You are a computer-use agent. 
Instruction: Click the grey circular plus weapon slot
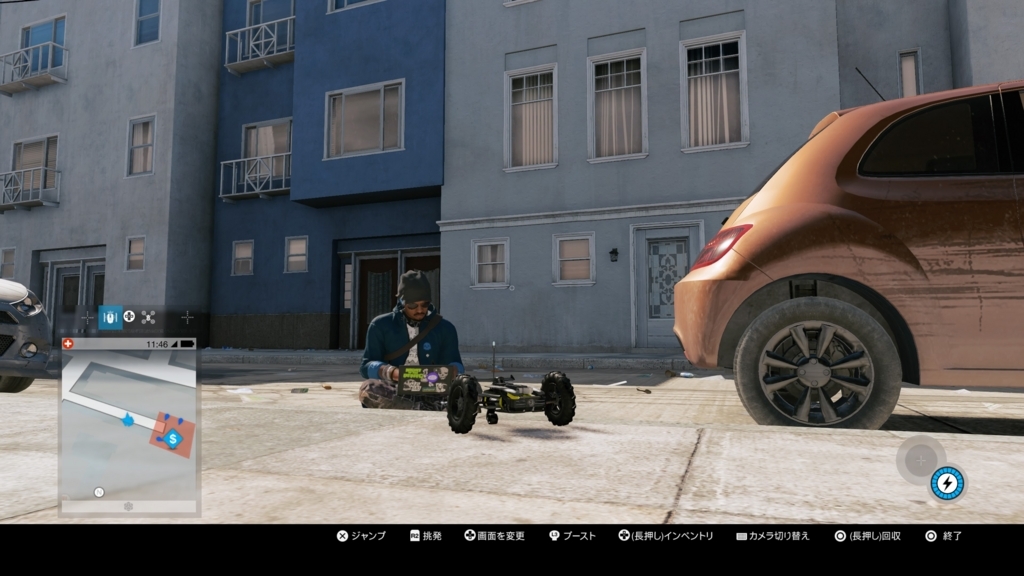pos(920,460)
